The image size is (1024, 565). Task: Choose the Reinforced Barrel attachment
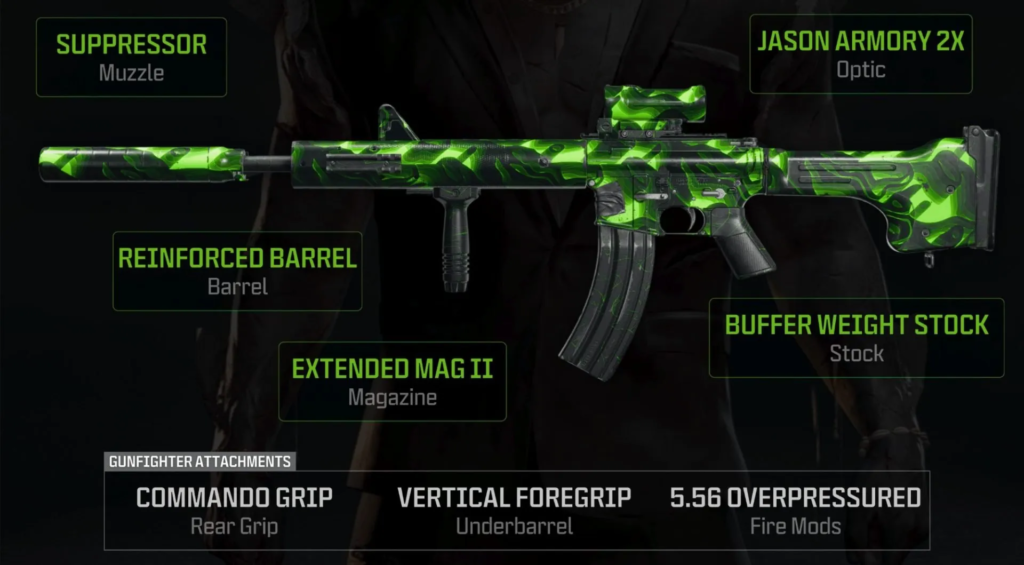pos(237,270)
